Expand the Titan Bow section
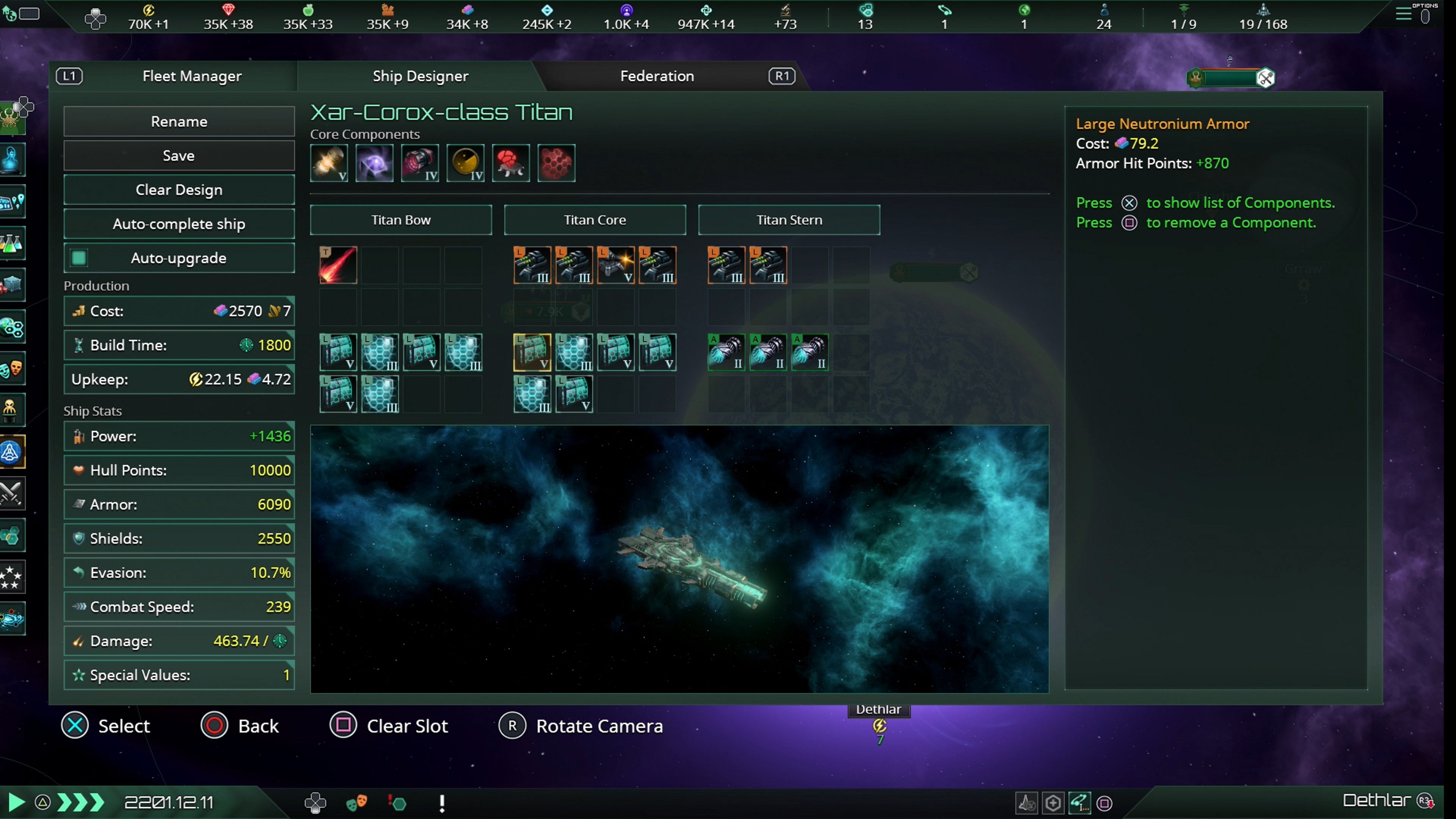Image resolution: width=1456 pixels, height=819 pixels. (x=401, y=220)
